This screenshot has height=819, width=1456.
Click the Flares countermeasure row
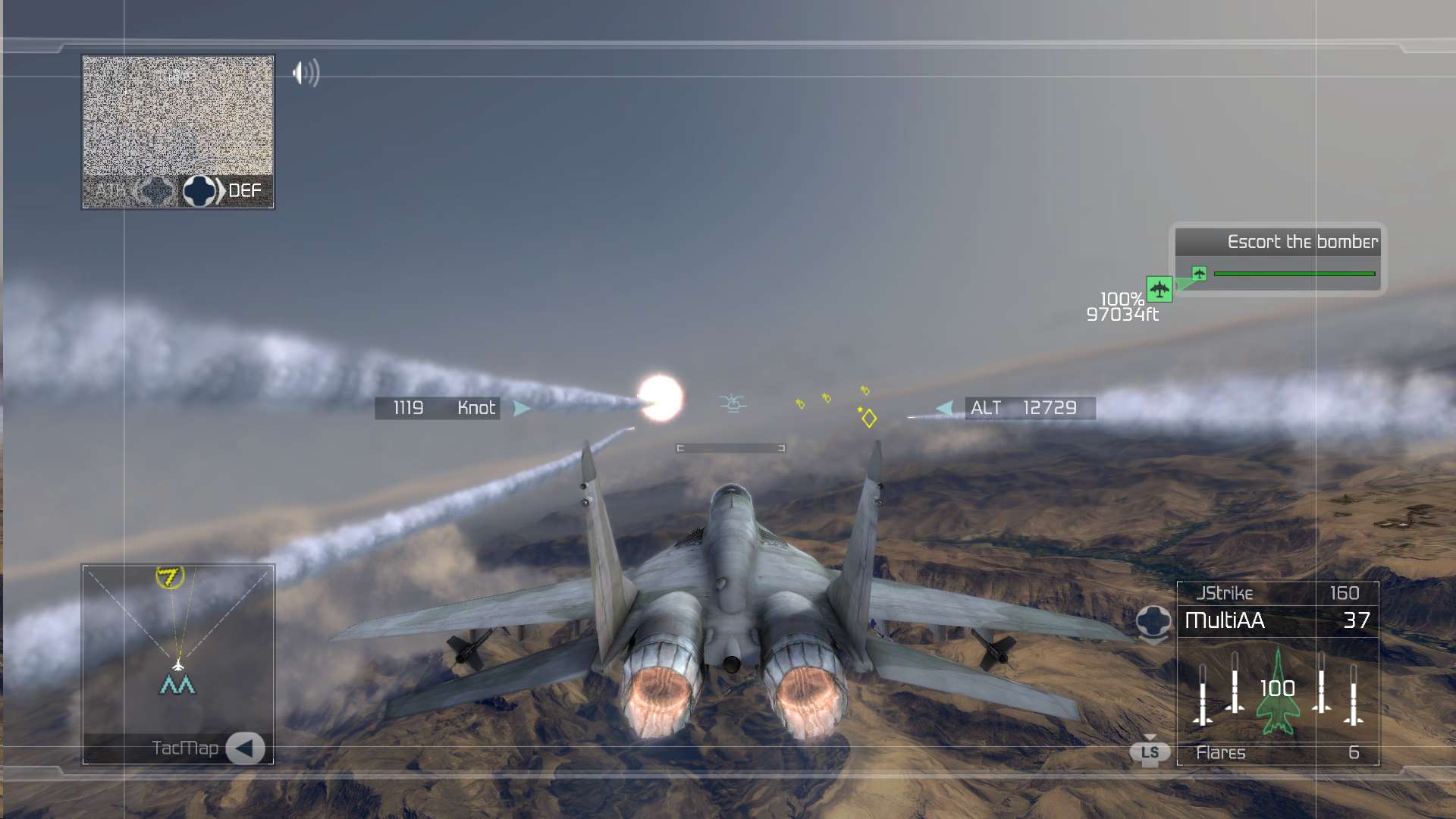[1277, 753]
